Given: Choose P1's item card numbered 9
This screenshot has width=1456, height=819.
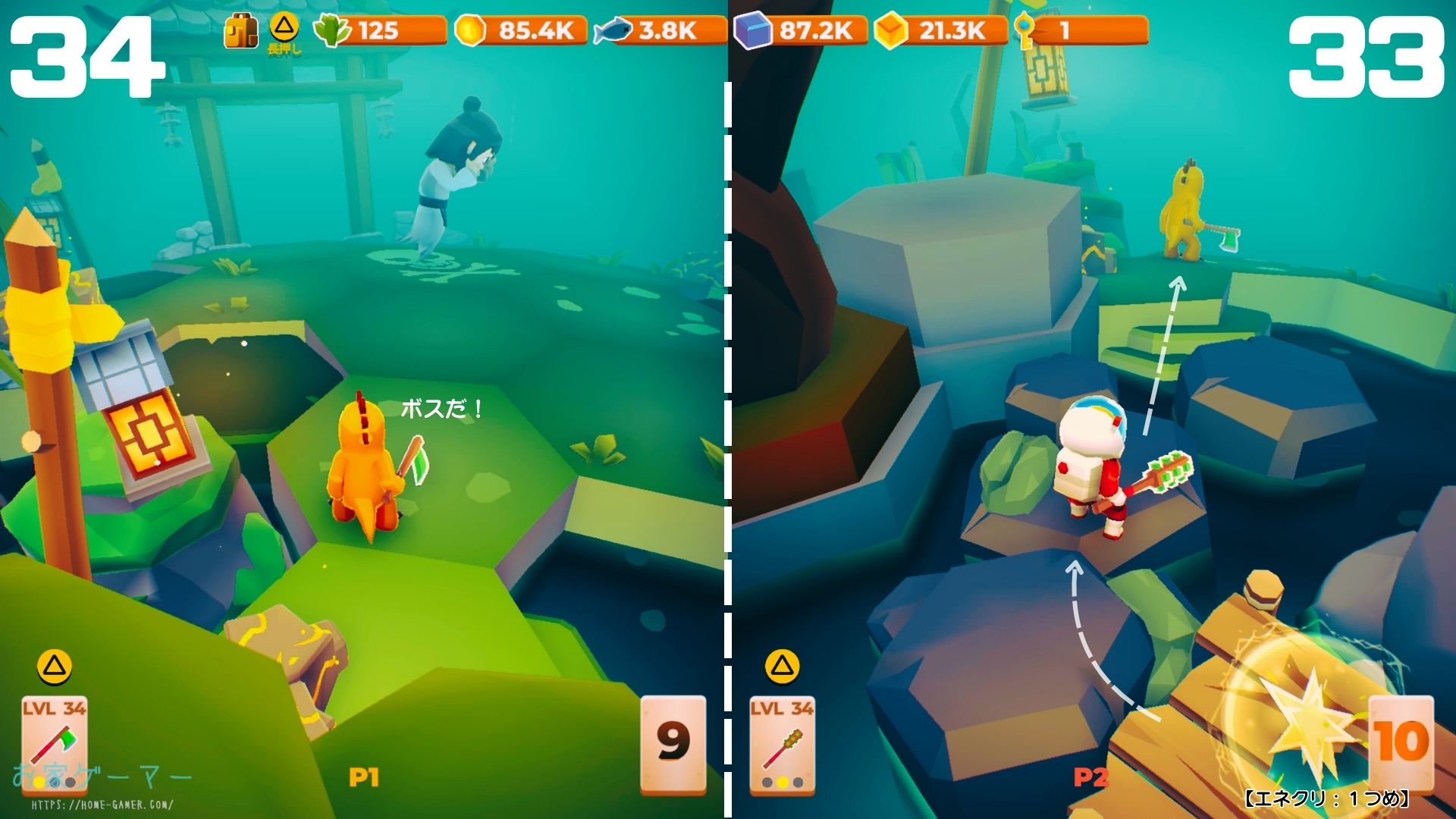Looking at the screenshot, I should tap(673, 742).
